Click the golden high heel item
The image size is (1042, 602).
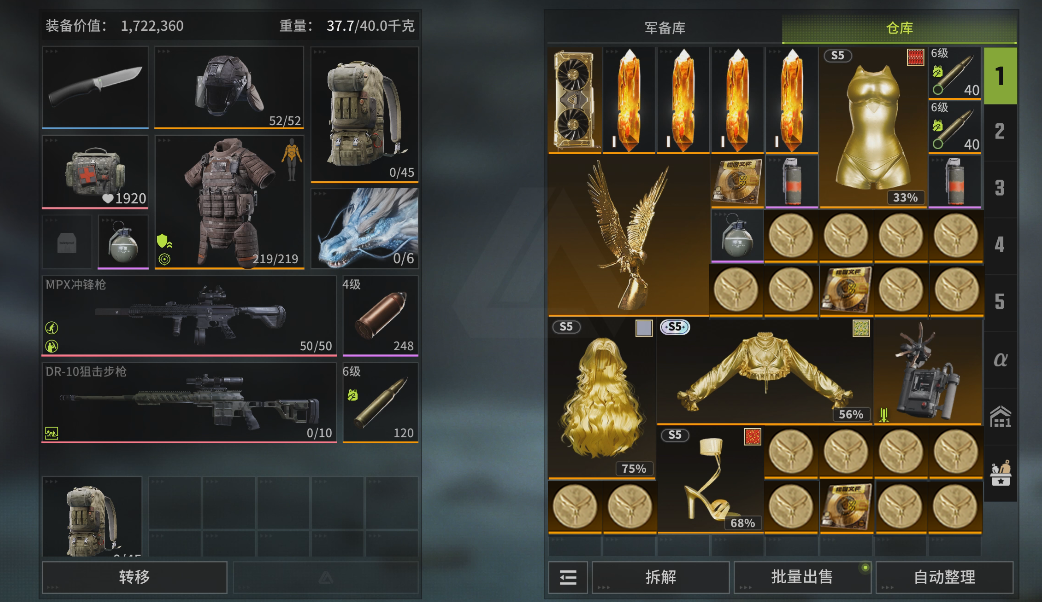coord(710,479)
